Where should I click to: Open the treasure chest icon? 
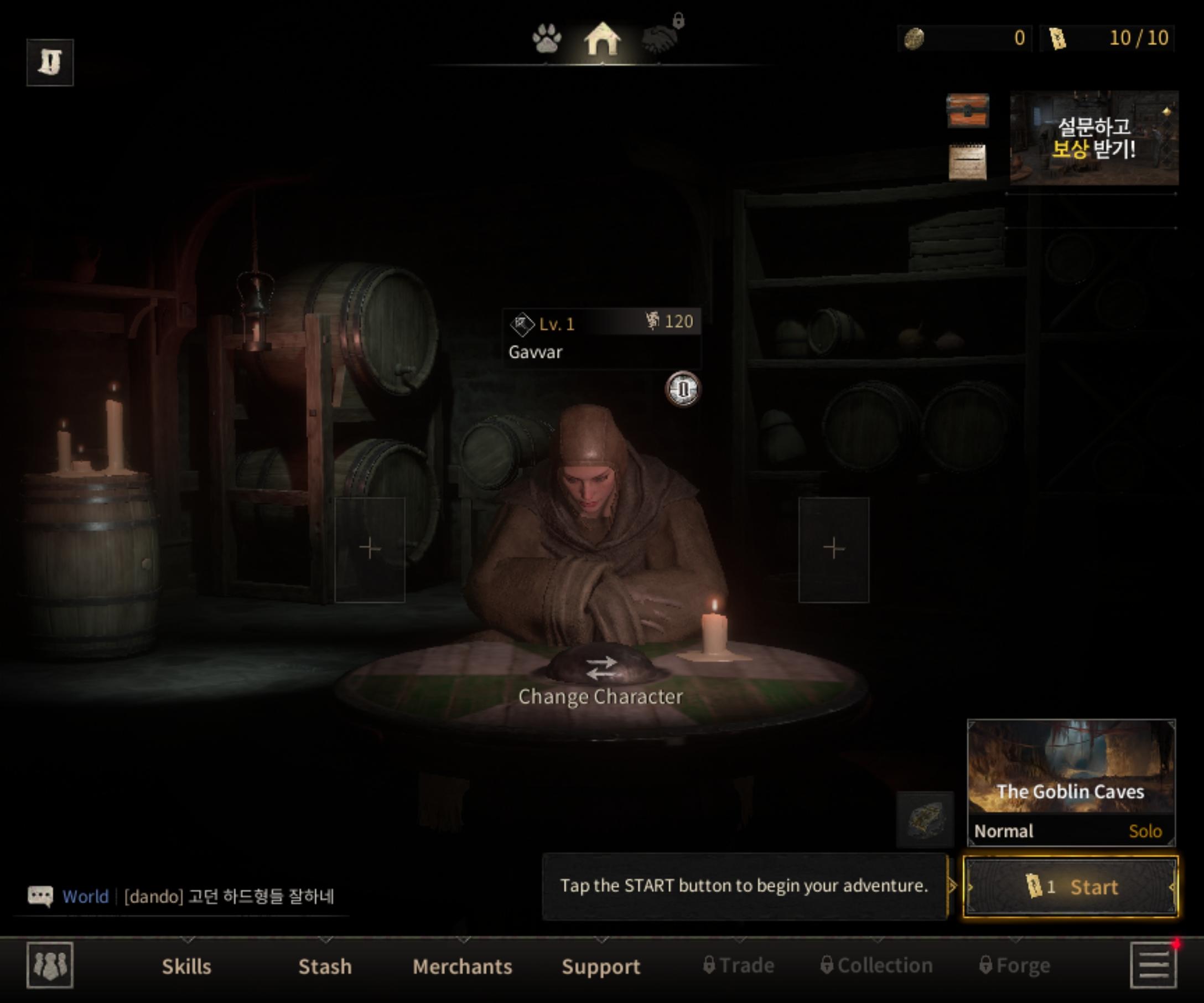click(967, 110)
